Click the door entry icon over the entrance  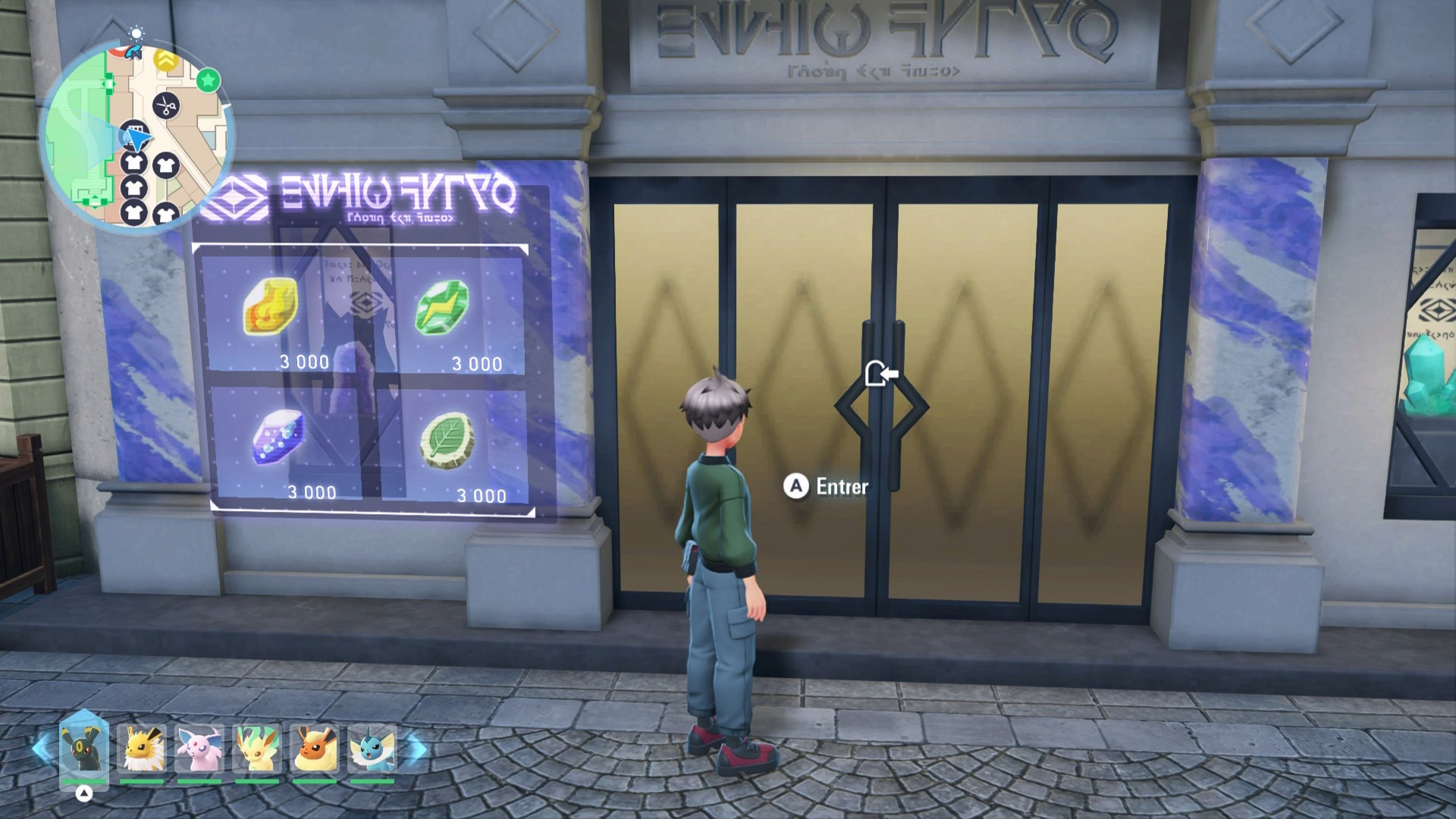coord(881,374)
